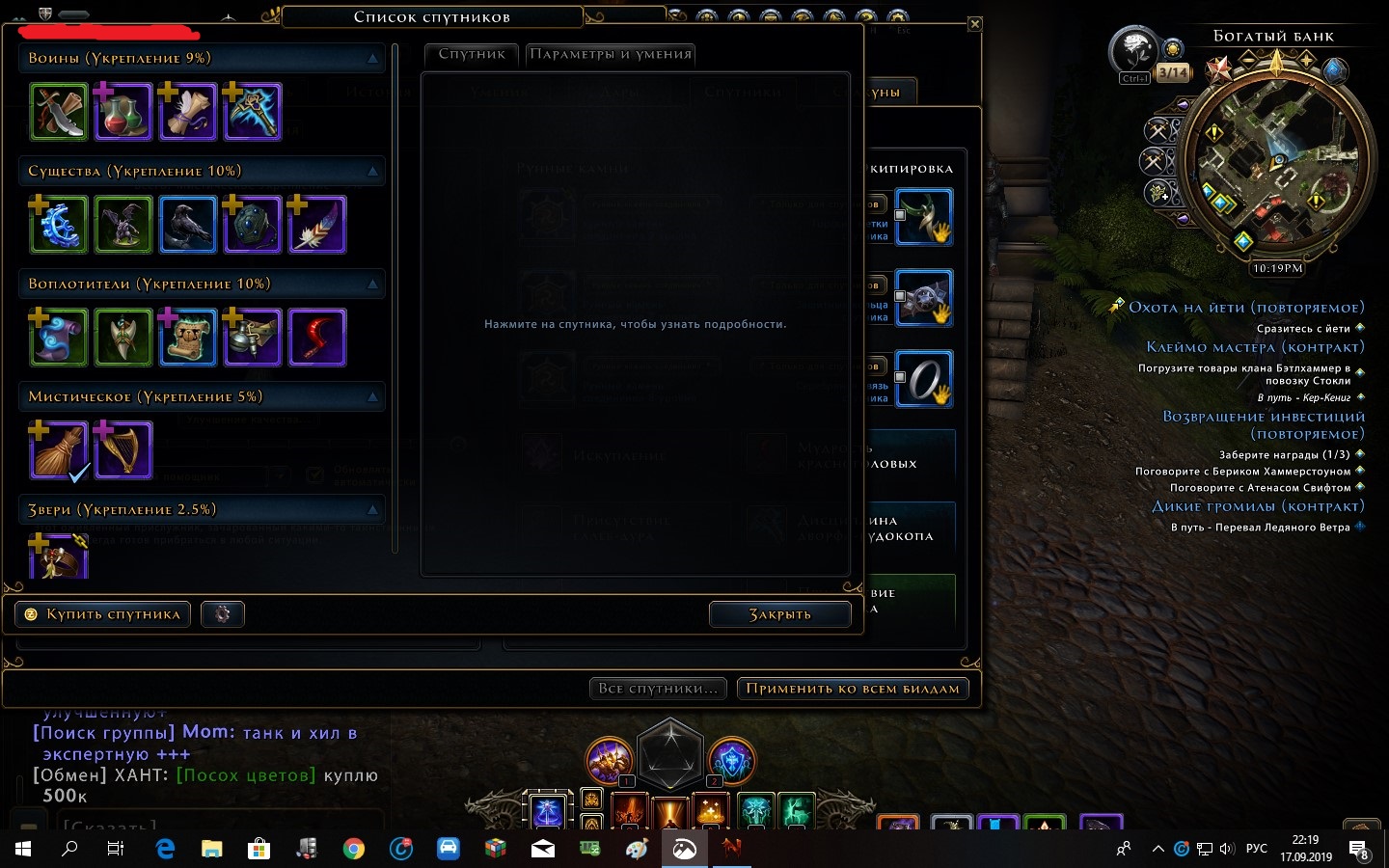1389x868 pixels.
Task: Close the companion list with Закрыть
Action: [779, 614]
